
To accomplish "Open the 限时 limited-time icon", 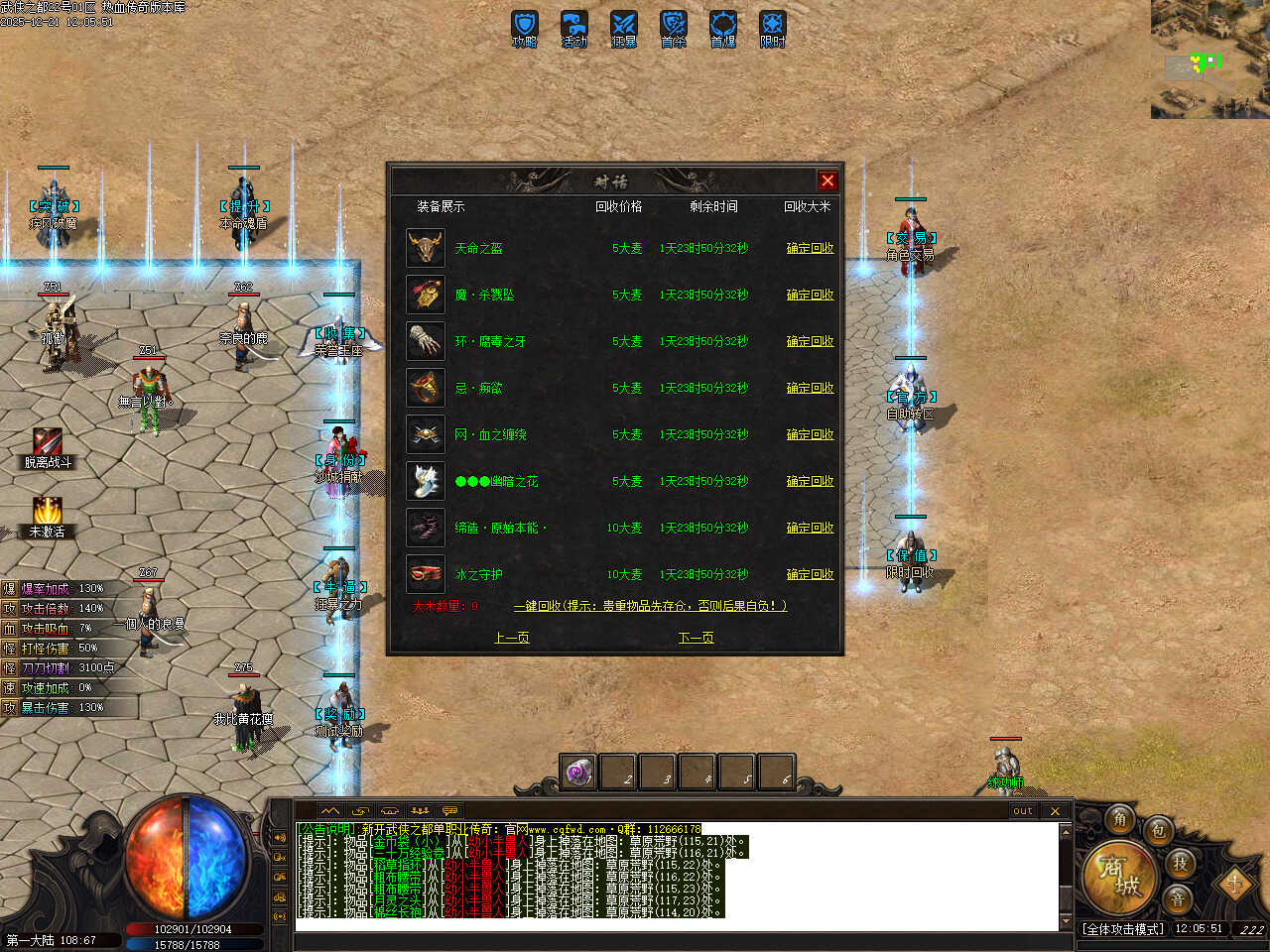I will [772, 28].
